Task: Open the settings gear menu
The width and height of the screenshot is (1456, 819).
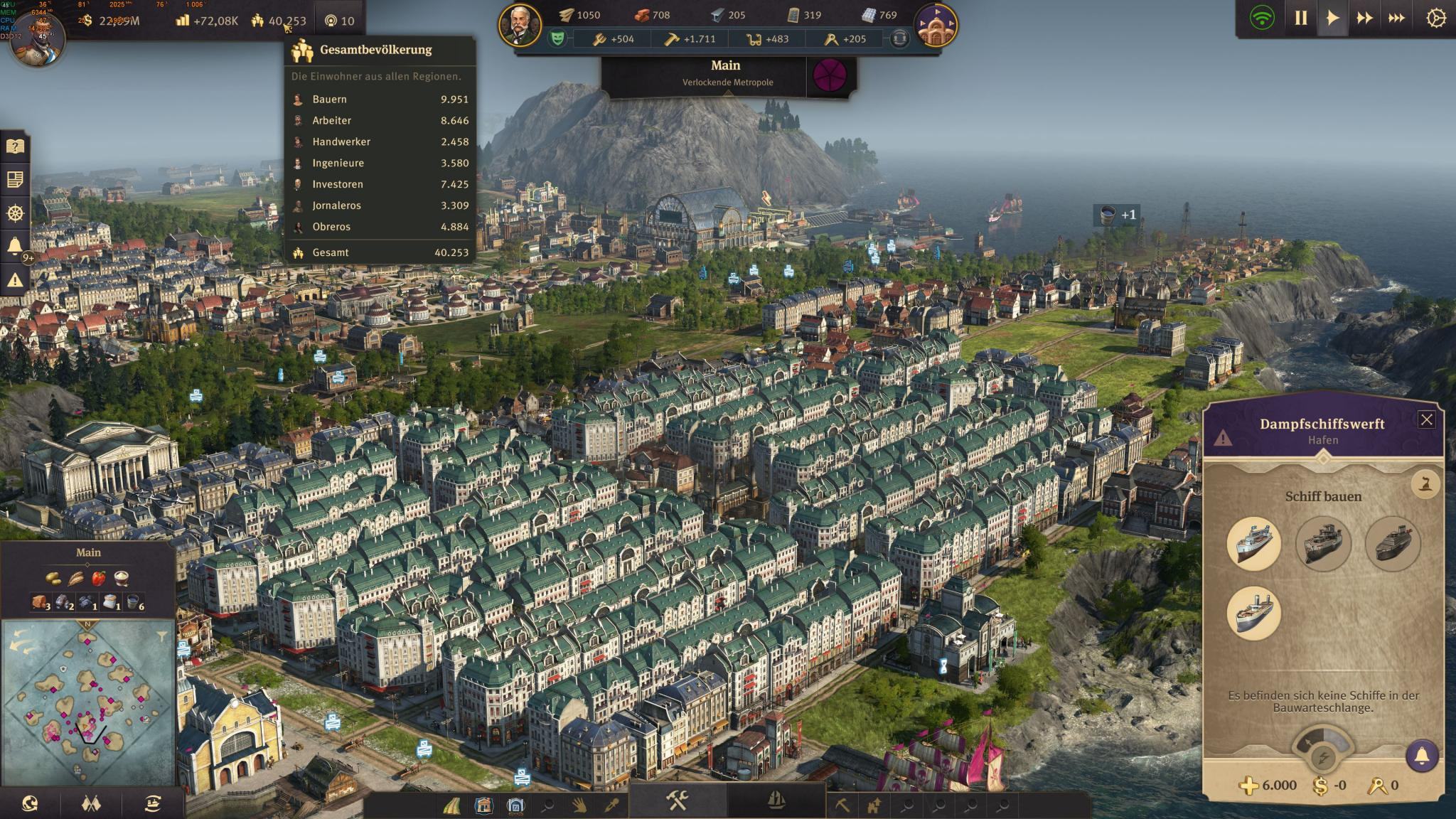Action: point(1436,18)
